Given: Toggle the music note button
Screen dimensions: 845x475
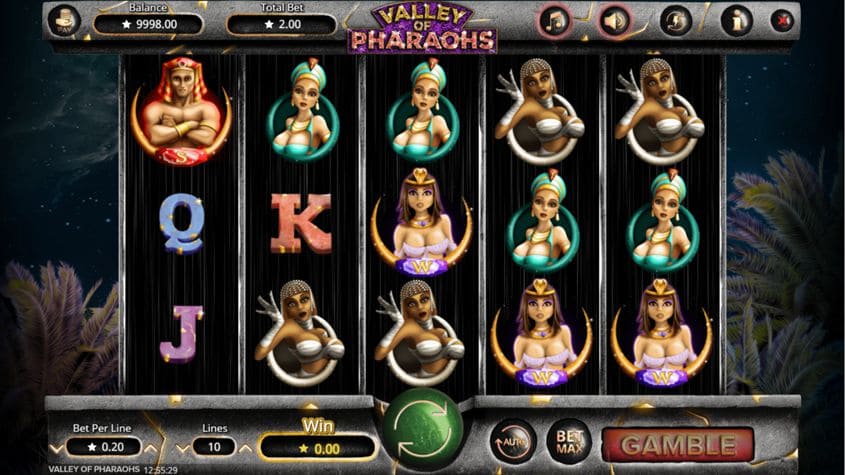Looking at the screenshot, I should 553,21.
